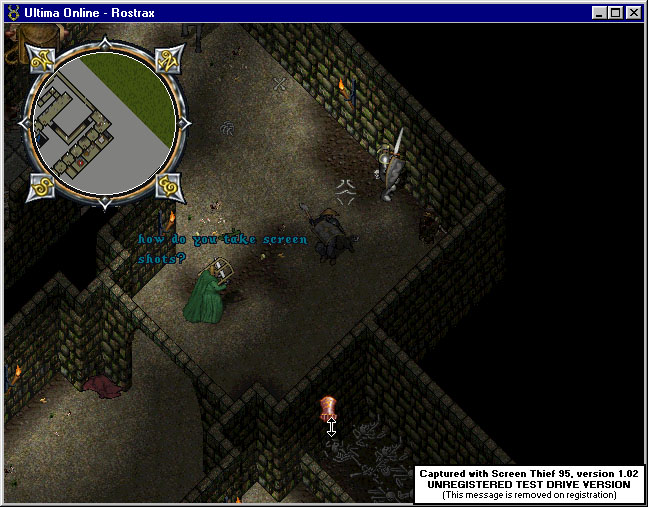This screenshot has width=648, height=507.
Task: Click the circular radar minimap
Action: click(x=101, y=125)
